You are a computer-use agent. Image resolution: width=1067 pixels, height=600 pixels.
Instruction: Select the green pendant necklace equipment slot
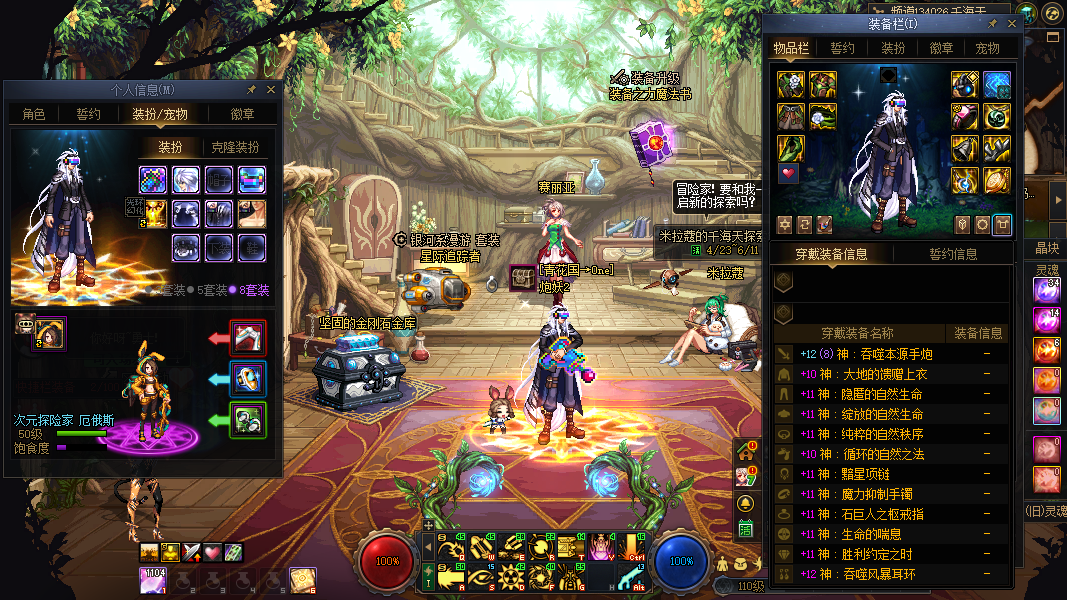(996, 117)
